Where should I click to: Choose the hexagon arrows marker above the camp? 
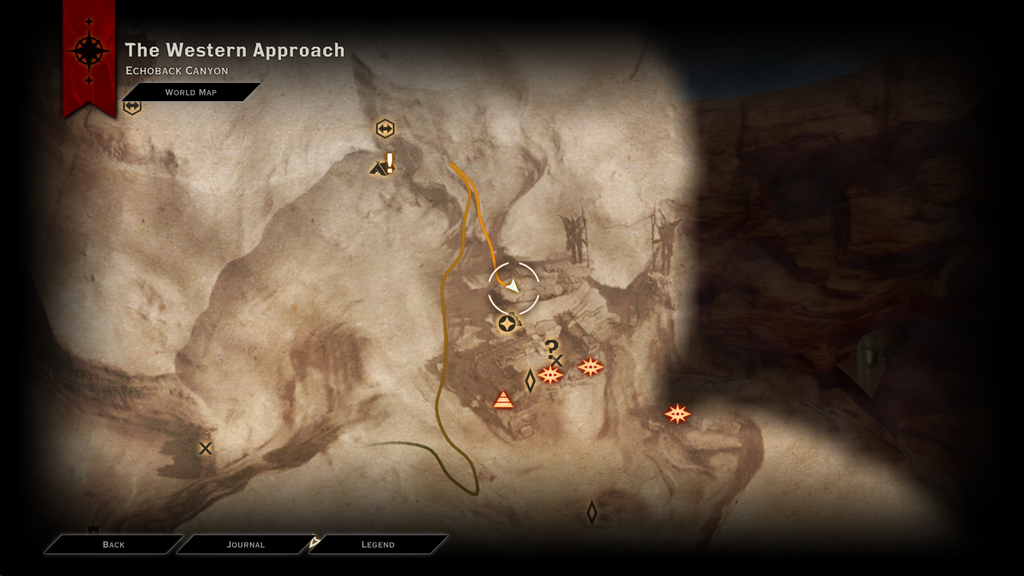point(385,129)
